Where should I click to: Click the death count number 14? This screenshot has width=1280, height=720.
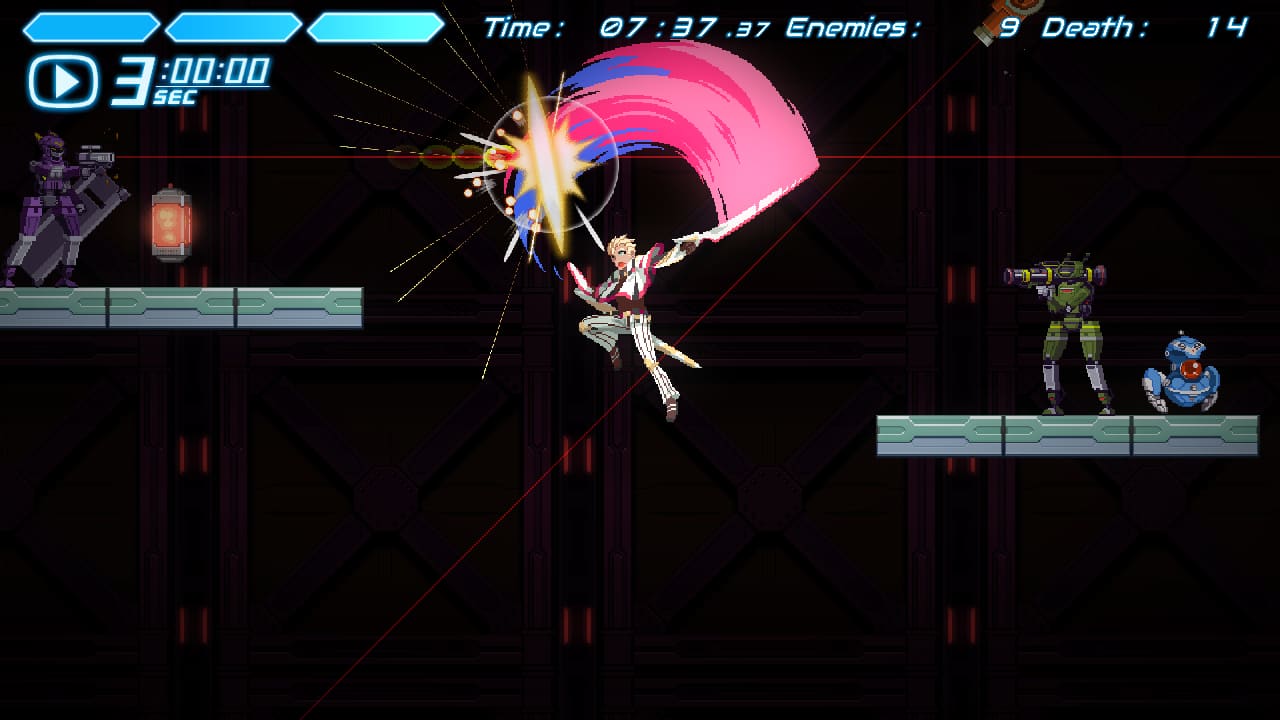[x=1225, y=25]
